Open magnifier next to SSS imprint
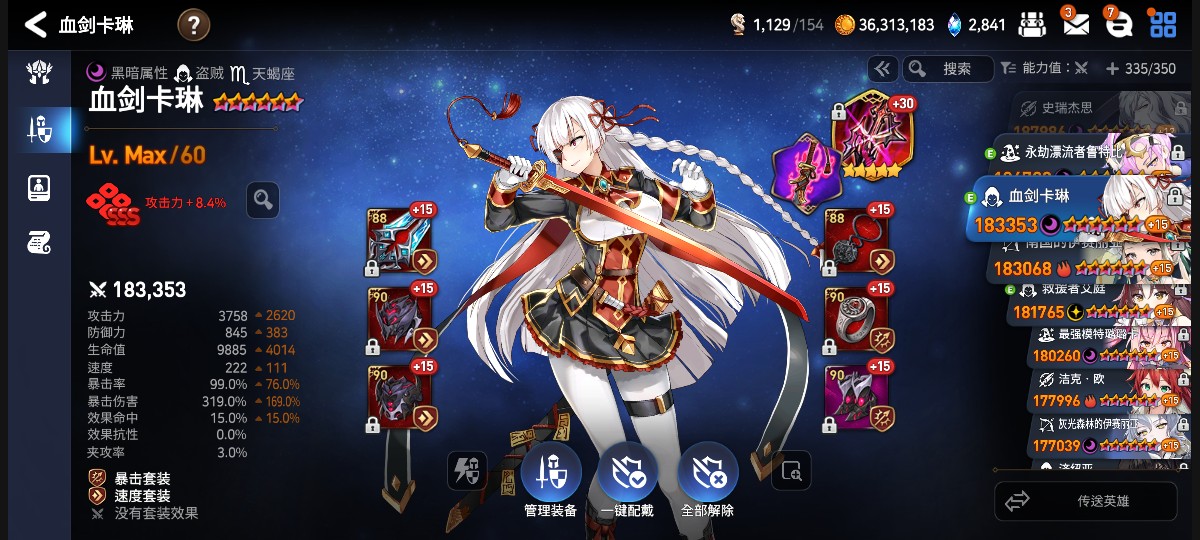The image size is (1200, 540). 263,200
